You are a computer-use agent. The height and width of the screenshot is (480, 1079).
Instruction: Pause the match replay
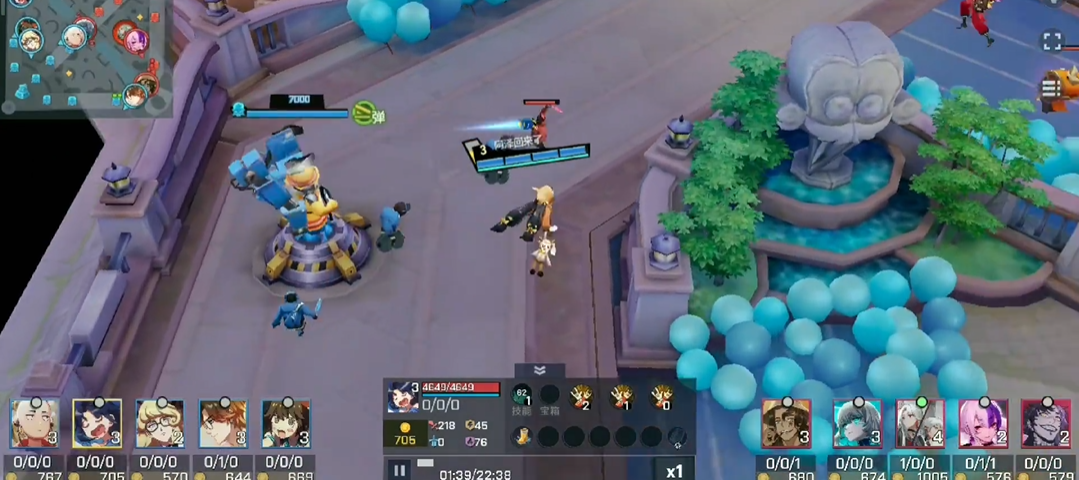399,469
